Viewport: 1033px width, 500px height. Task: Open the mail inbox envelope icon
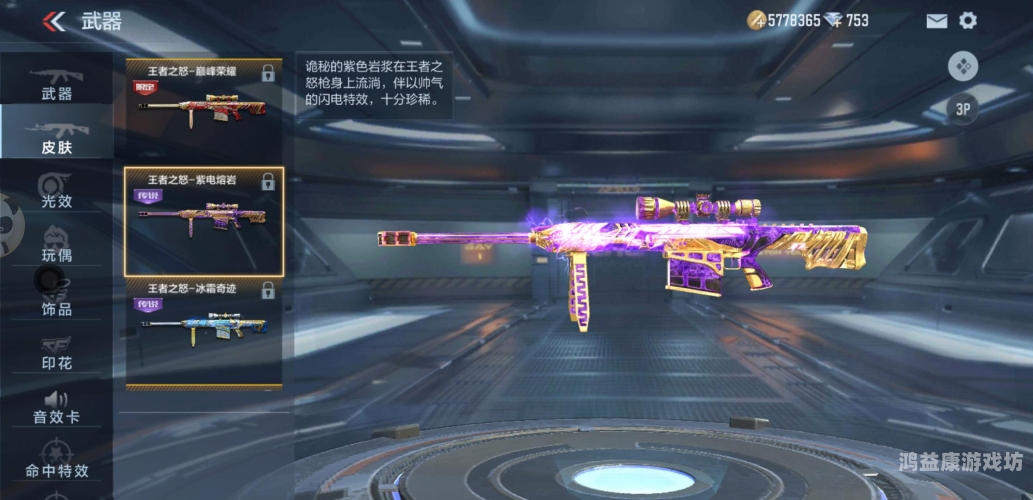tap(936, 21)
